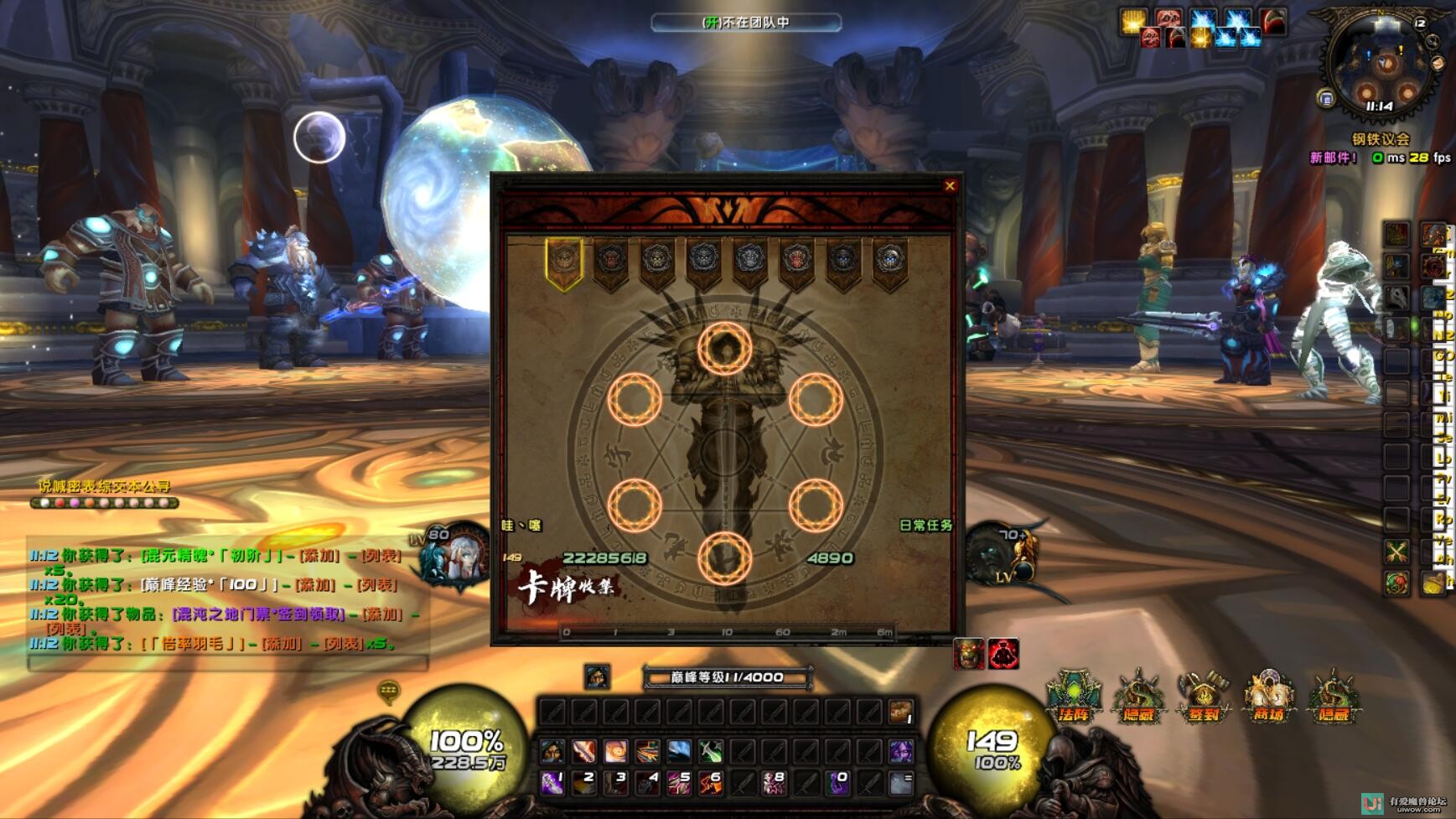The width and height of the screenshot is (1456, 819).
Task: Click the red meditating figure buff icon
Action: coord(1003,654)
